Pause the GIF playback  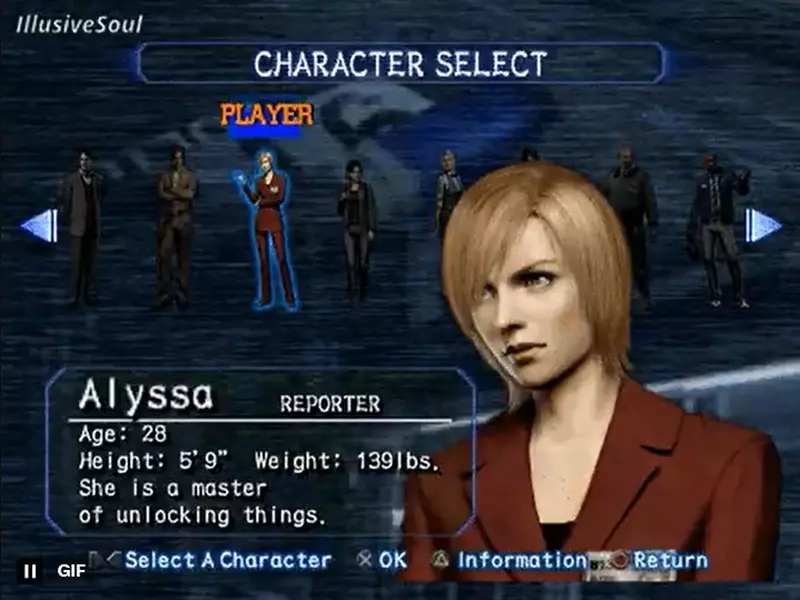point(31,571)
